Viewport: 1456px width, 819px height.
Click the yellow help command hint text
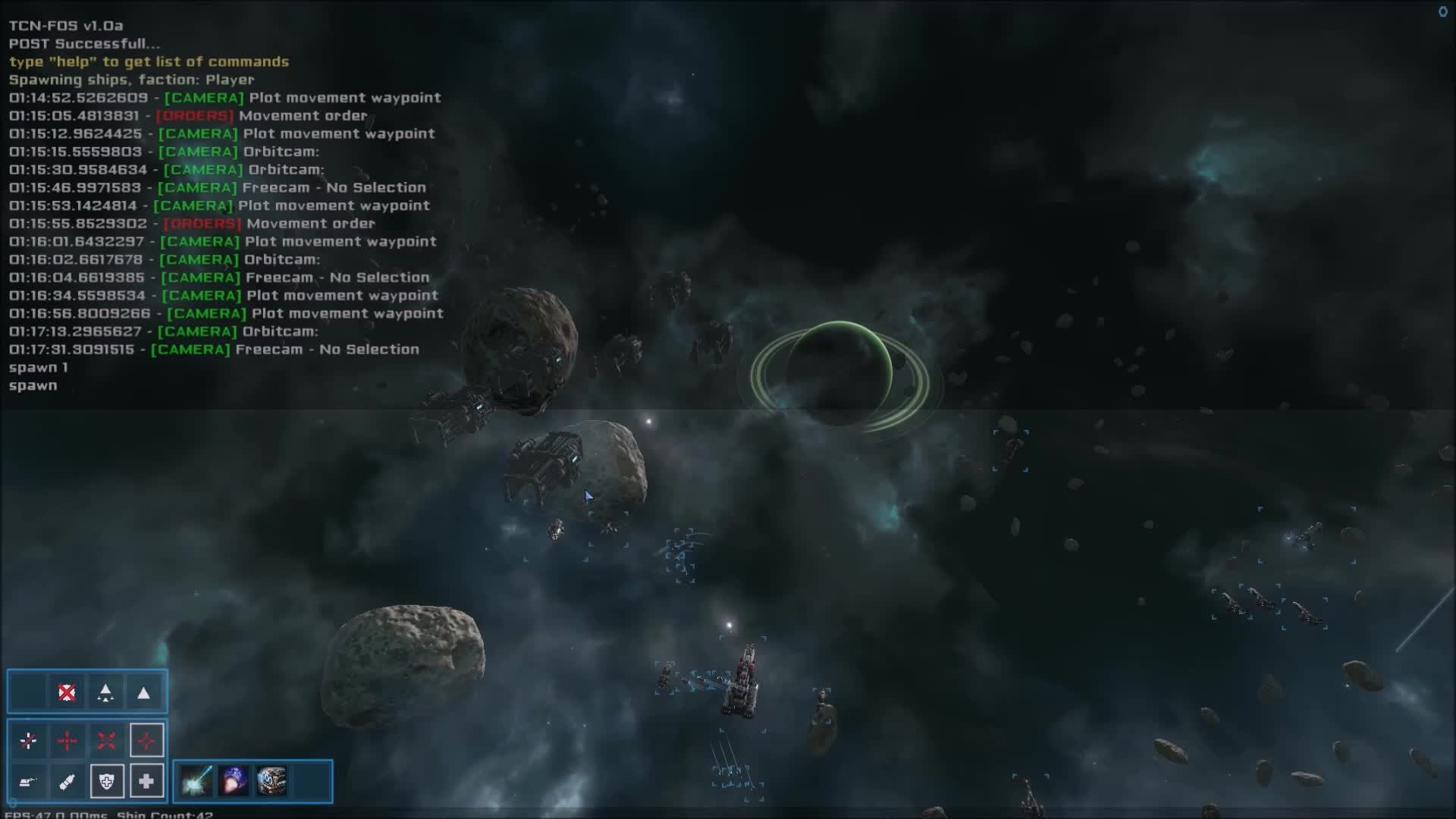click(149, 61)
